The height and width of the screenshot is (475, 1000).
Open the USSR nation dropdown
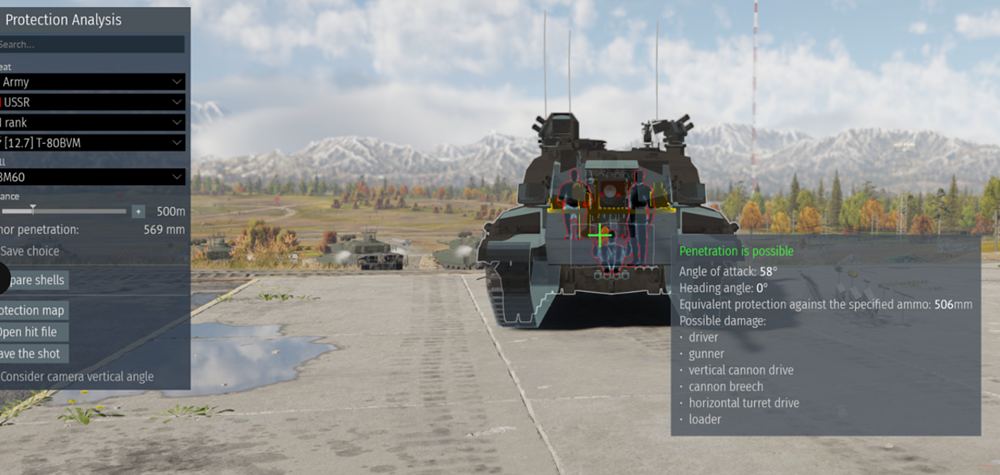92,102
